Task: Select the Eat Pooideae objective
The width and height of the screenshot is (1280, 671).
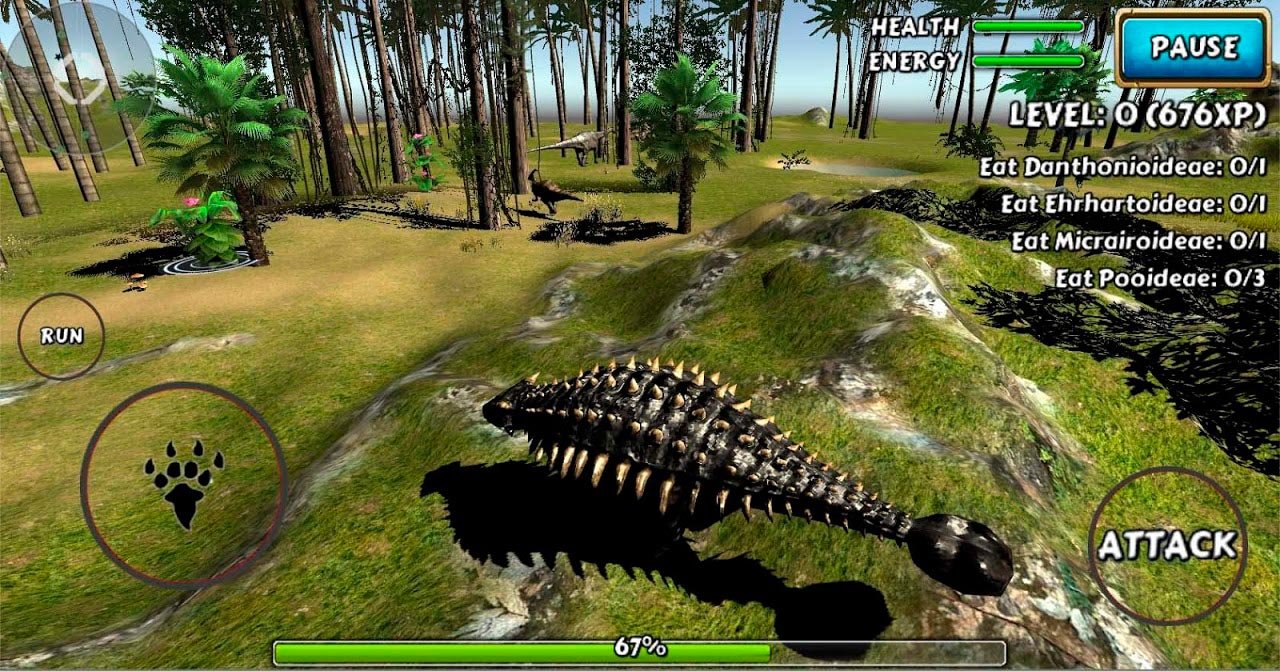Action: click(1161, 279)
